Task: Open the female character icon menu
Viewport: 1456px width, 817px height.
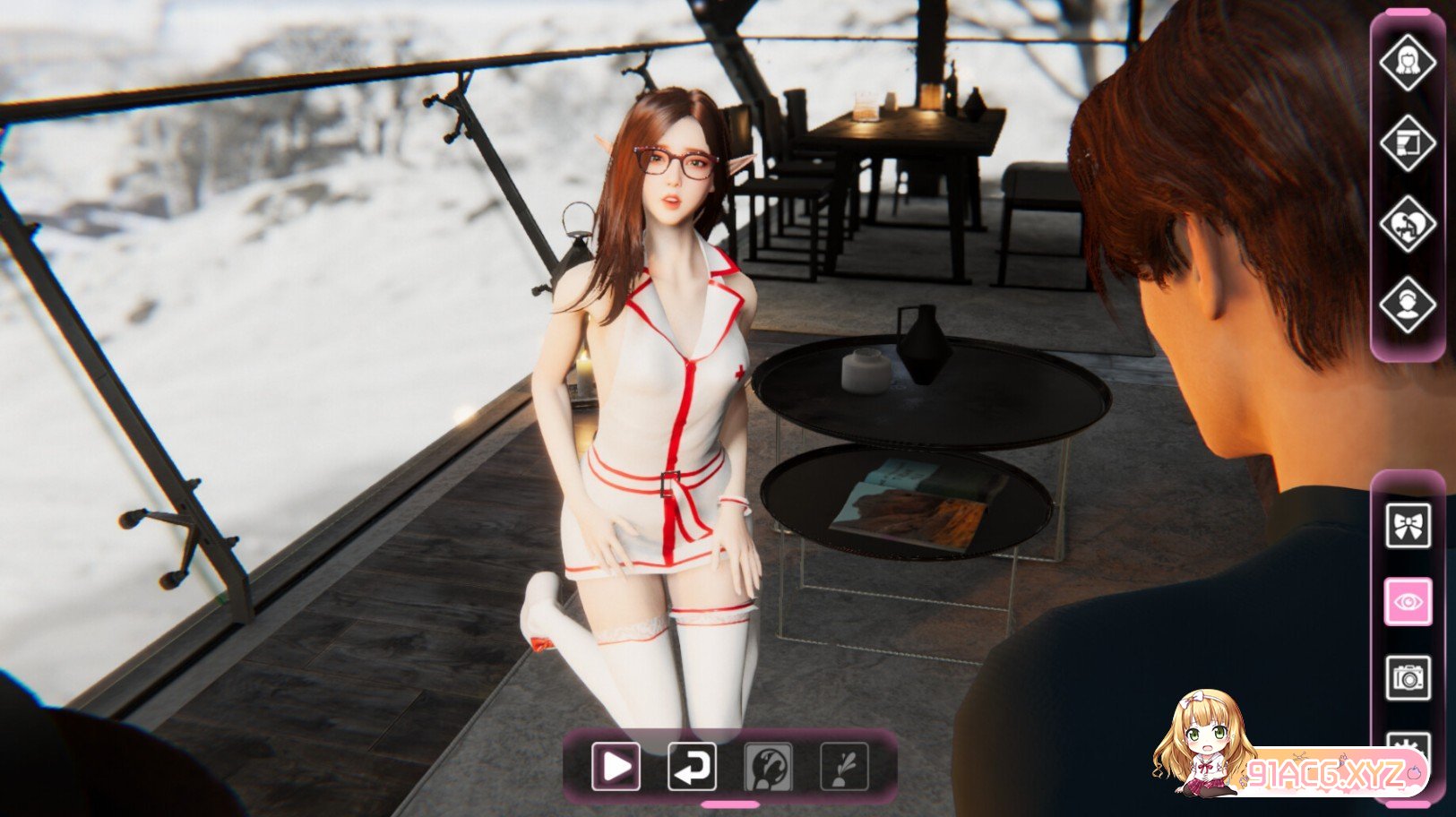Action: click(1407, 63)
